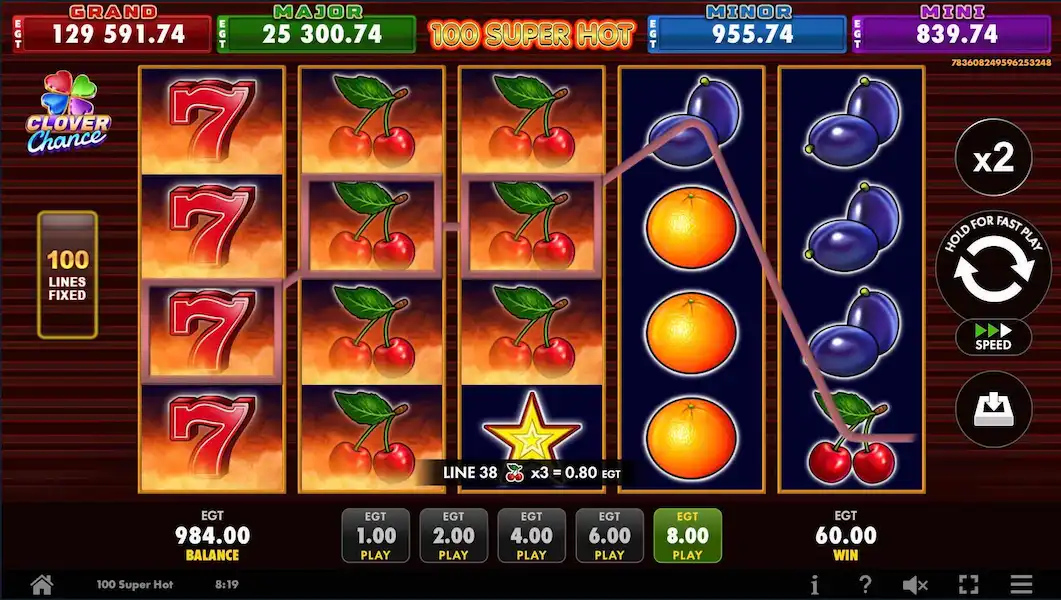Screen dimensions: 1061x600
Task: Choose the 2.00 bet play button
Action: pyautogui.click(x=453, y=535)
